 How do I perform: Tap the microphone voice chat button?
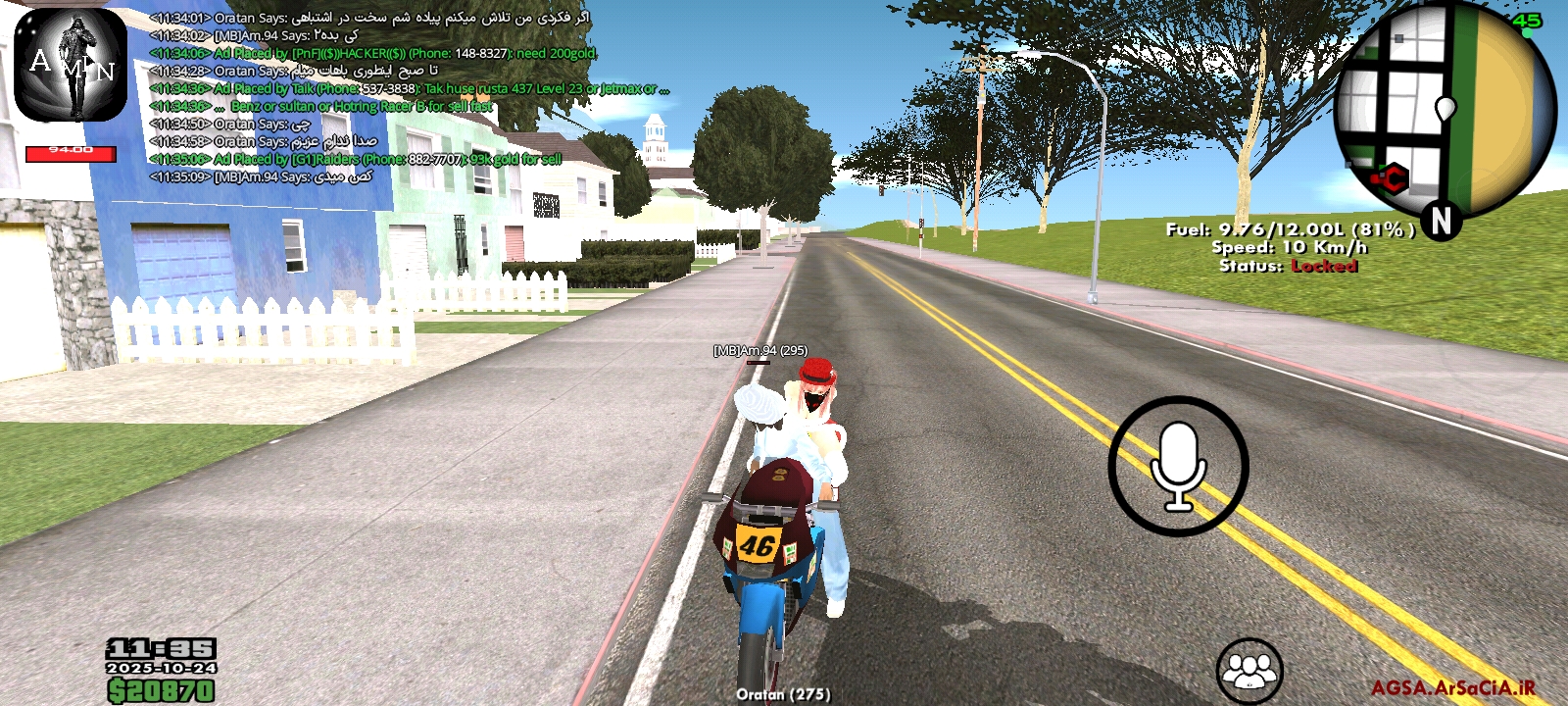[x=1178, y=467]
